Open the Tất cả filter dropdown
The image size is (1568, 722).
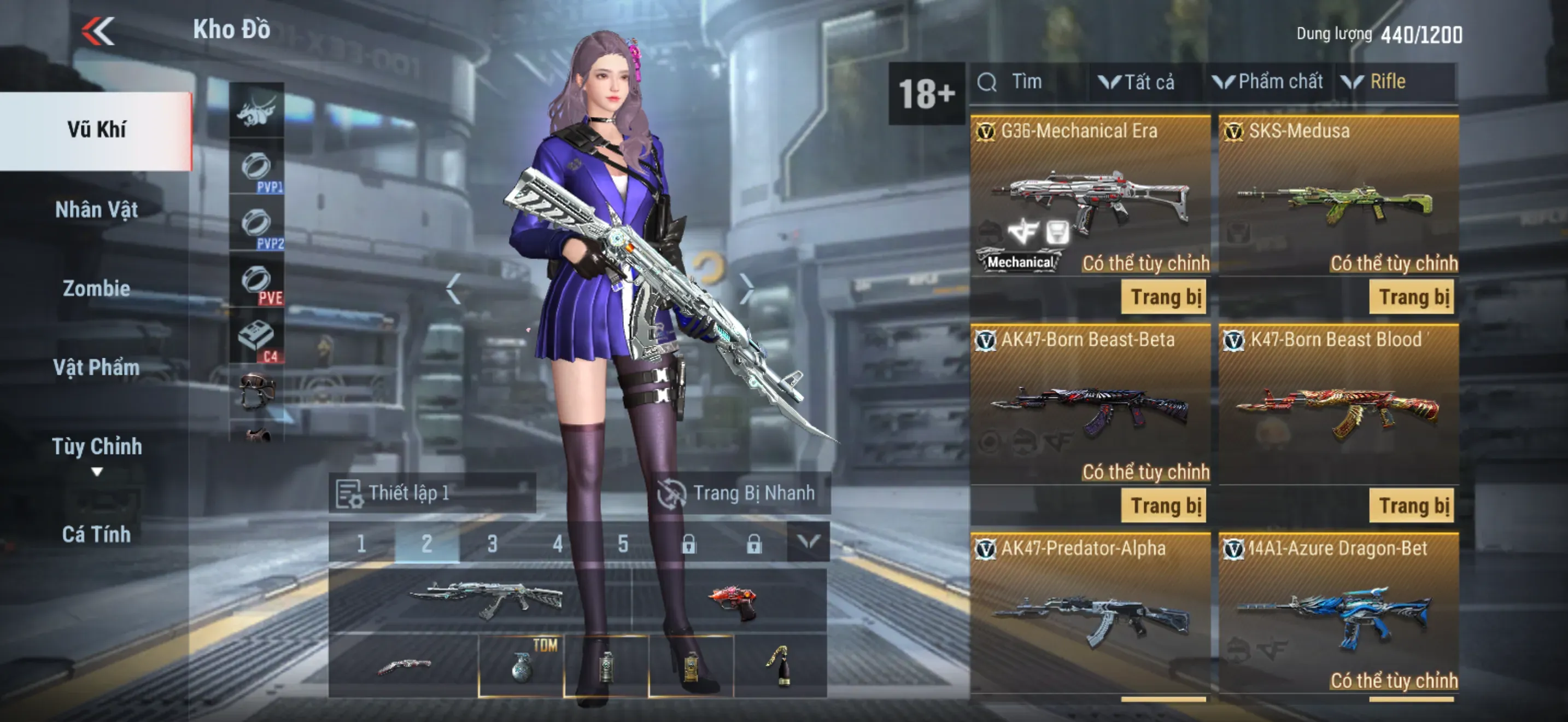1137,82
